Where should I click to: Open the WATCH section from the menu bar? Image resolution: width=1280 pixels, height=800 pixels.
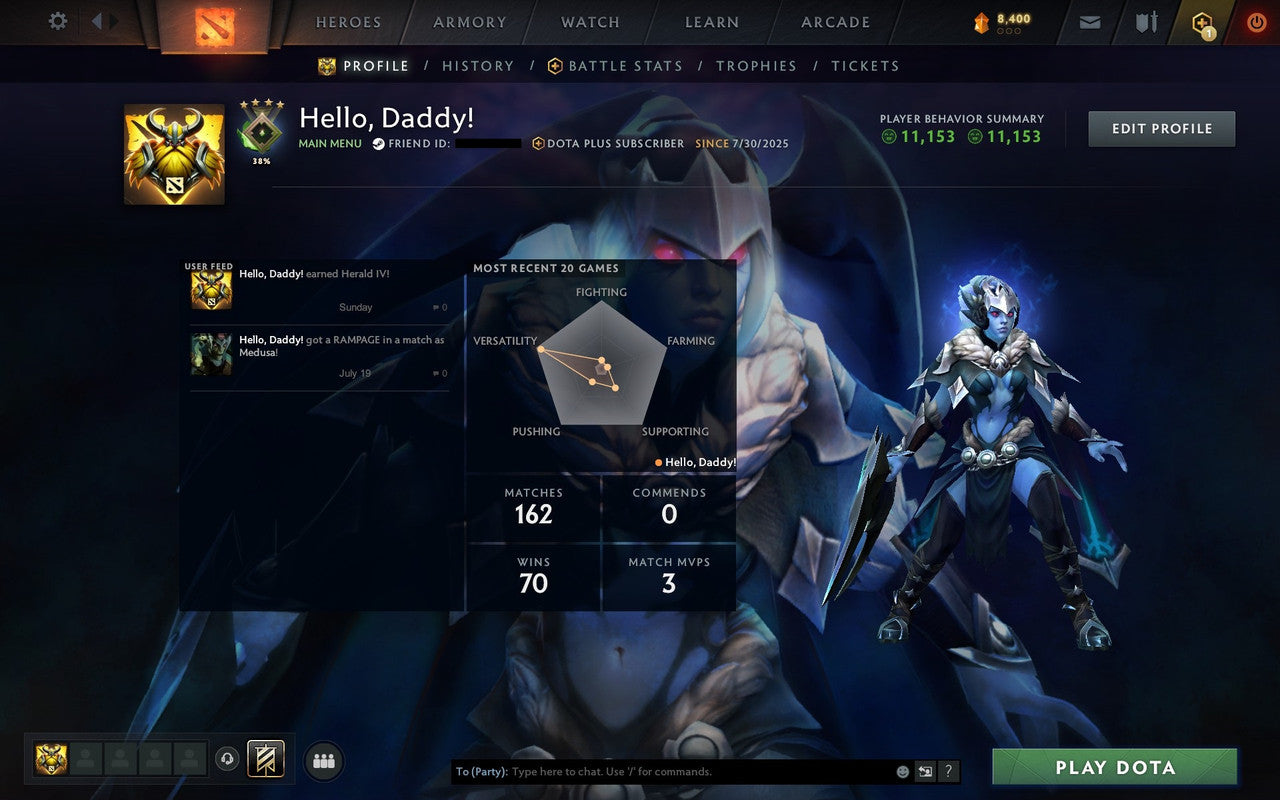coord(590,22)
